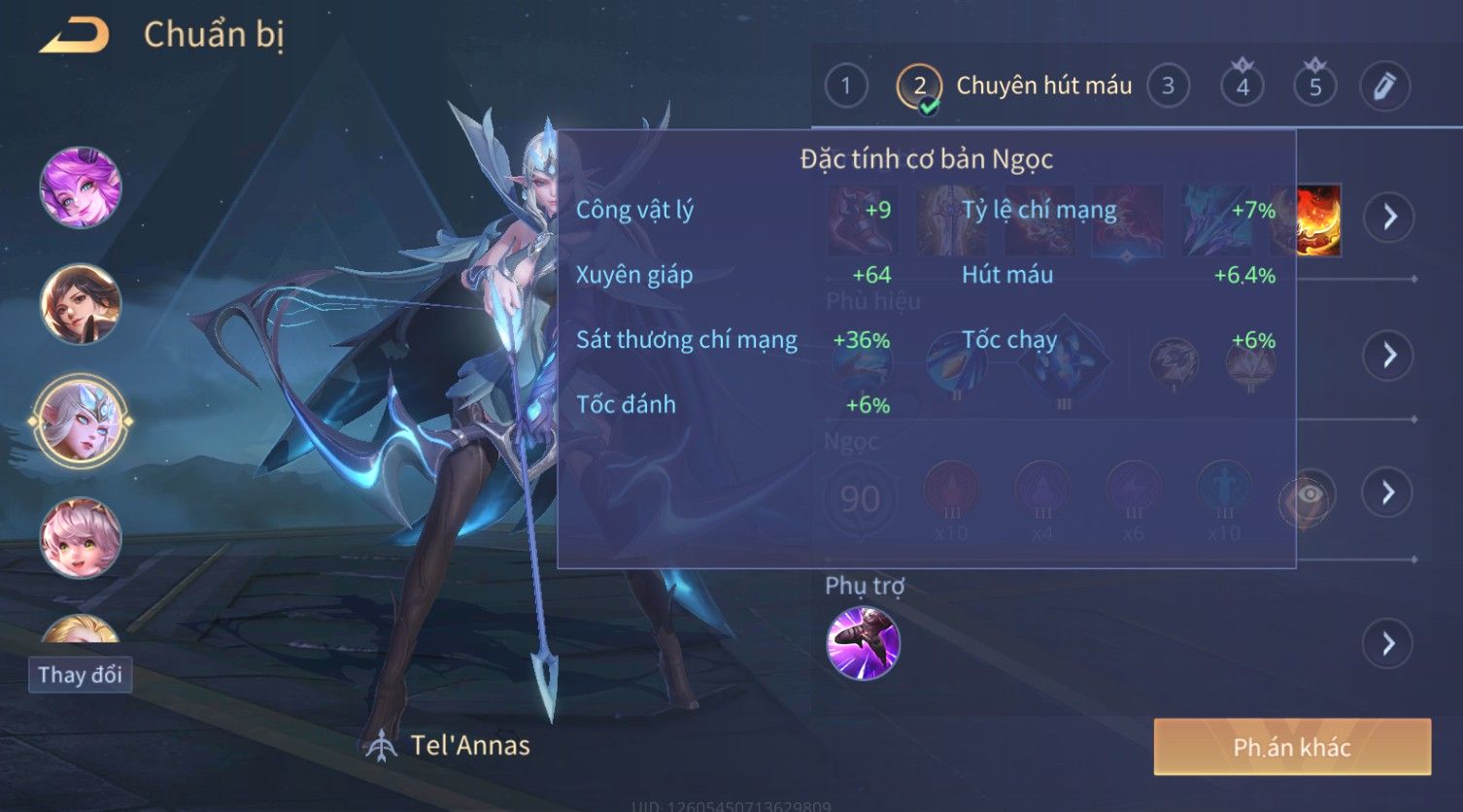1463x812 pixels.
Task: Select the highlighted Tel'Annas portrait
Action: [x=81, y=421]
